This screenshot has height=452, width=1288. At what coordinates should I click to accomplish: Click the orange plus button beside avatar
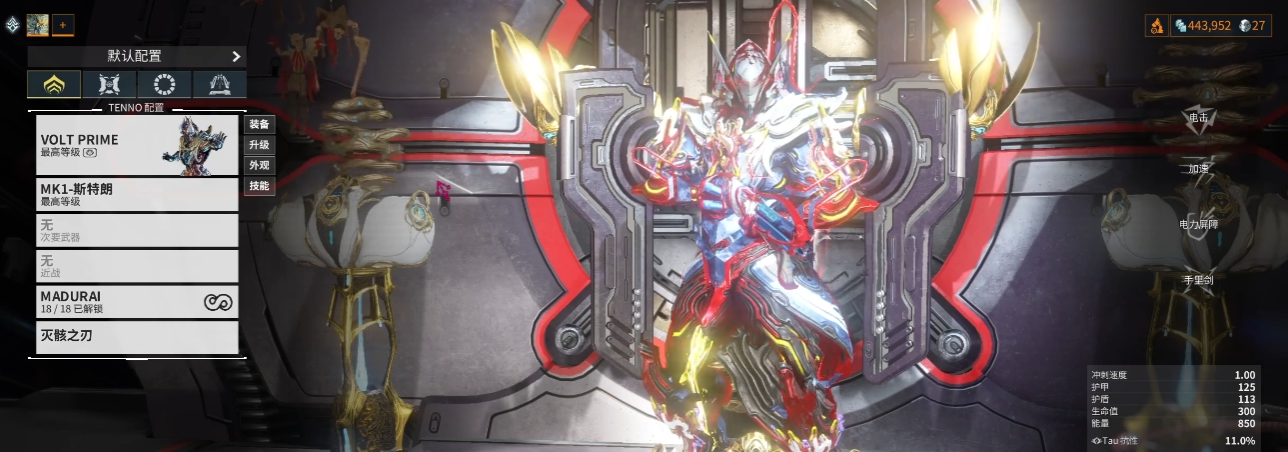pyautogui.click(x=62, y=24)
